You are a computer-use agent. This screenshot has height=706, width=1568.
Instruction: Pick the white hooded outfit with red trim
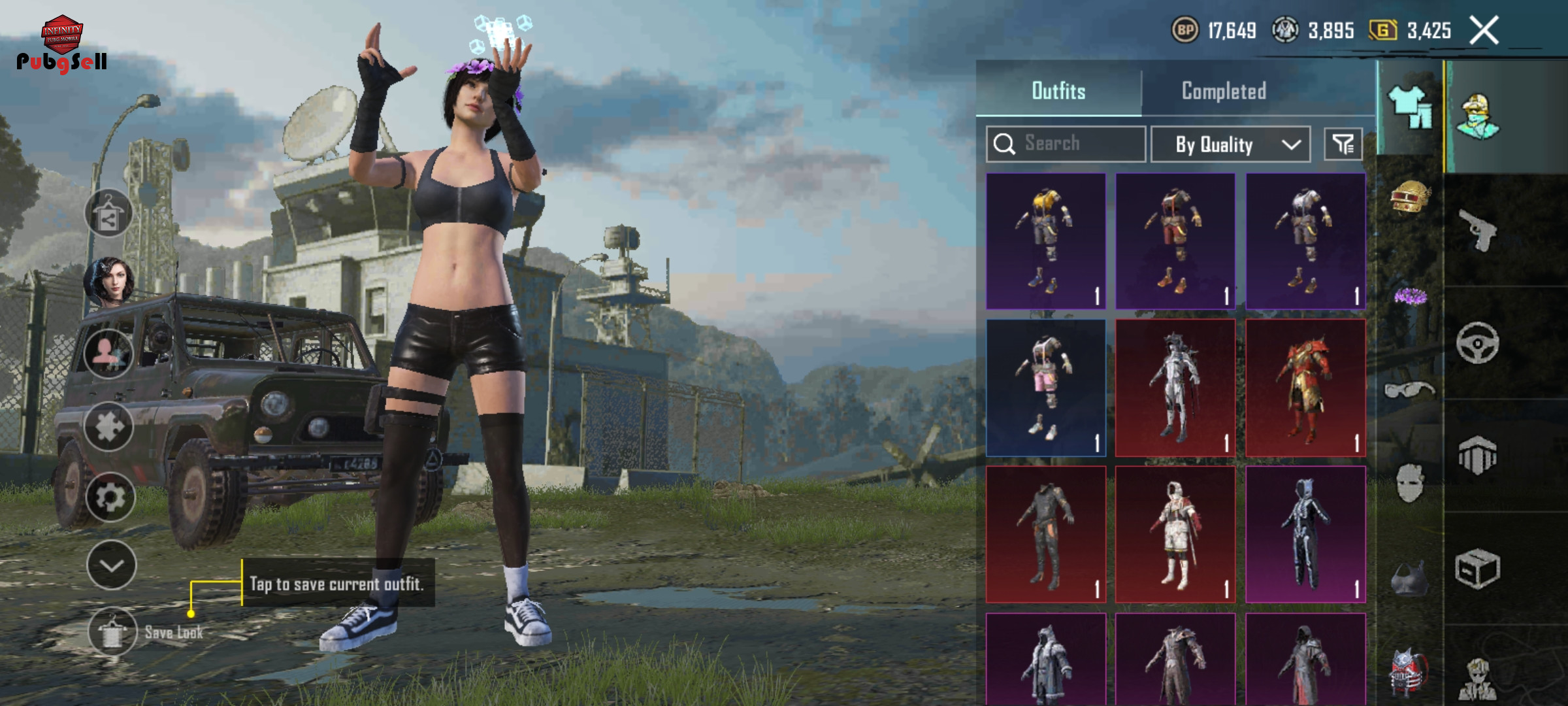(1175, 534)
